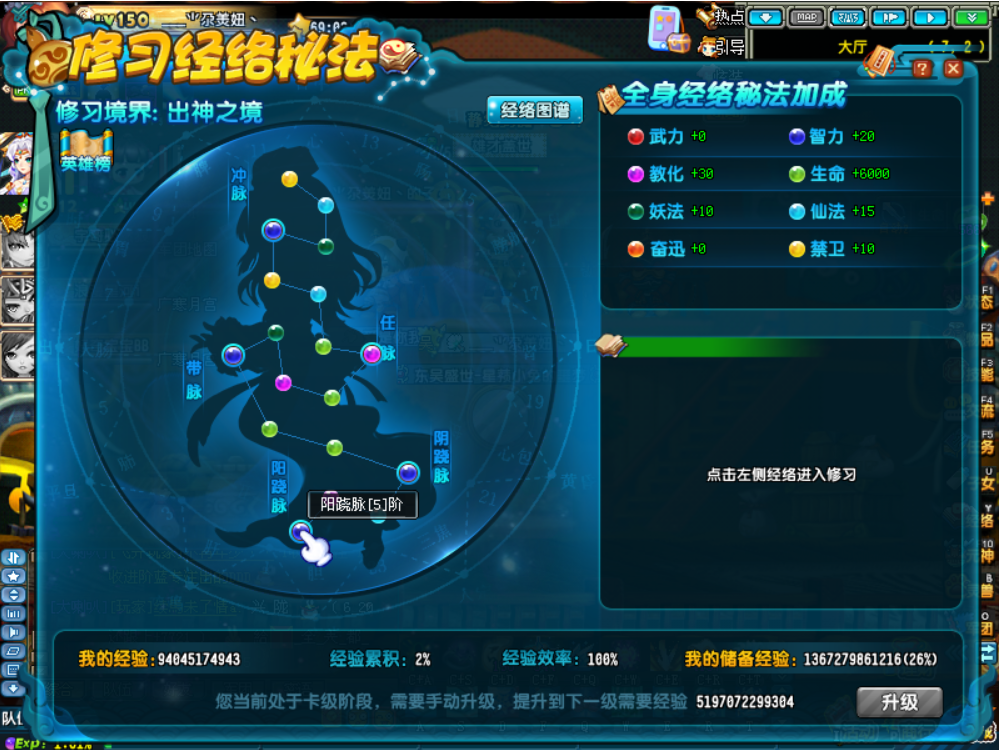The height and width of the screenshot is (750, 999).
Task: Click the double-arrow fast-forward minimap button
Action: click(x=888, y=17)
